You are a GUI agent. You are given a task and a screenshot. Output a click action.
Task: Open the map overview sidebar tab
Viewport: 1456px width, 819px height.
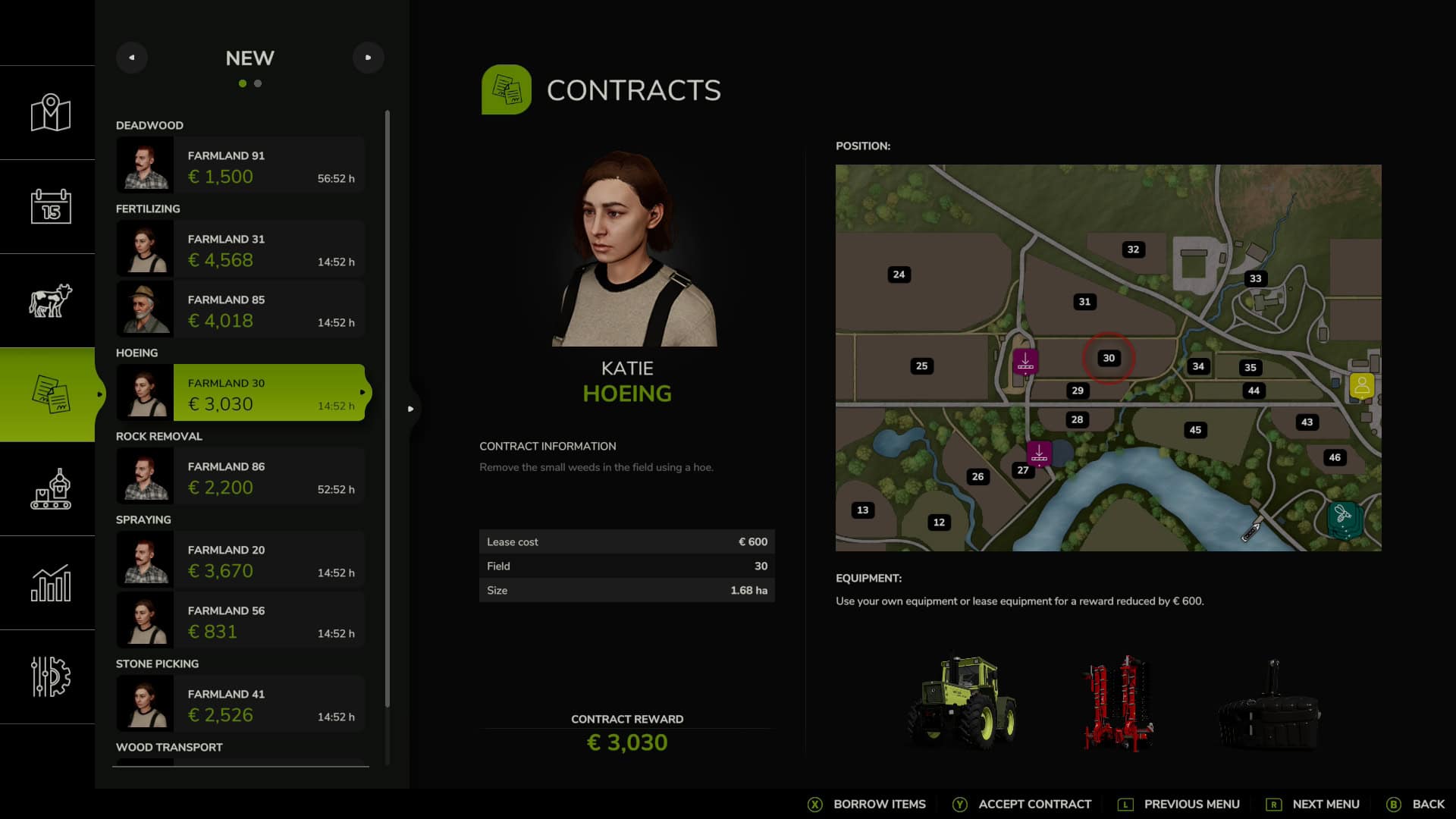click(x=50, y=113)
